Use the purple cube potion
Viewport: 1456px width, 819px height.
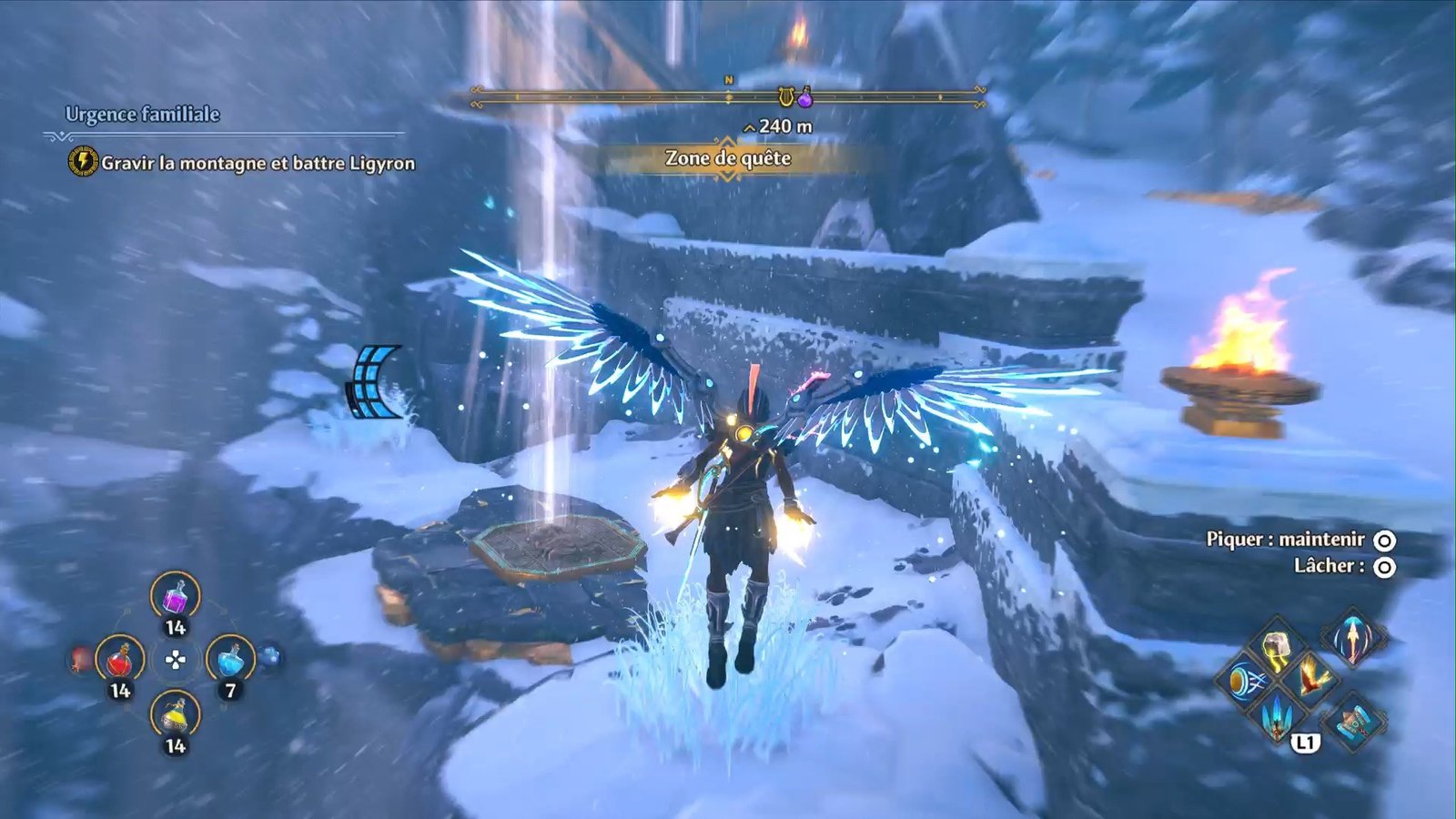click(175, 597)
